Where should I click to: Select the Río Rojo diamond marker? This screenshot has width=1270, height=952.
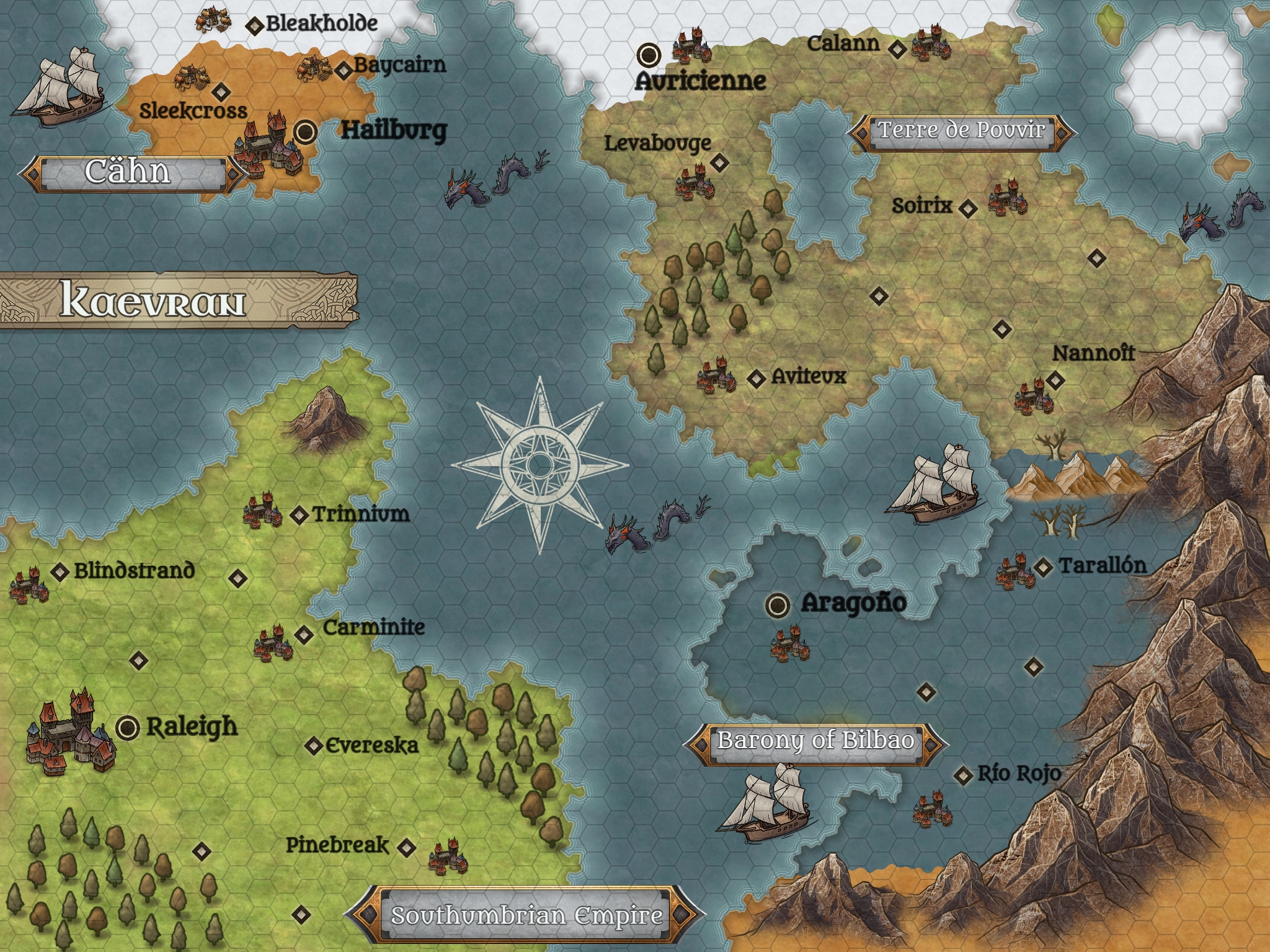tap(963, 775)
